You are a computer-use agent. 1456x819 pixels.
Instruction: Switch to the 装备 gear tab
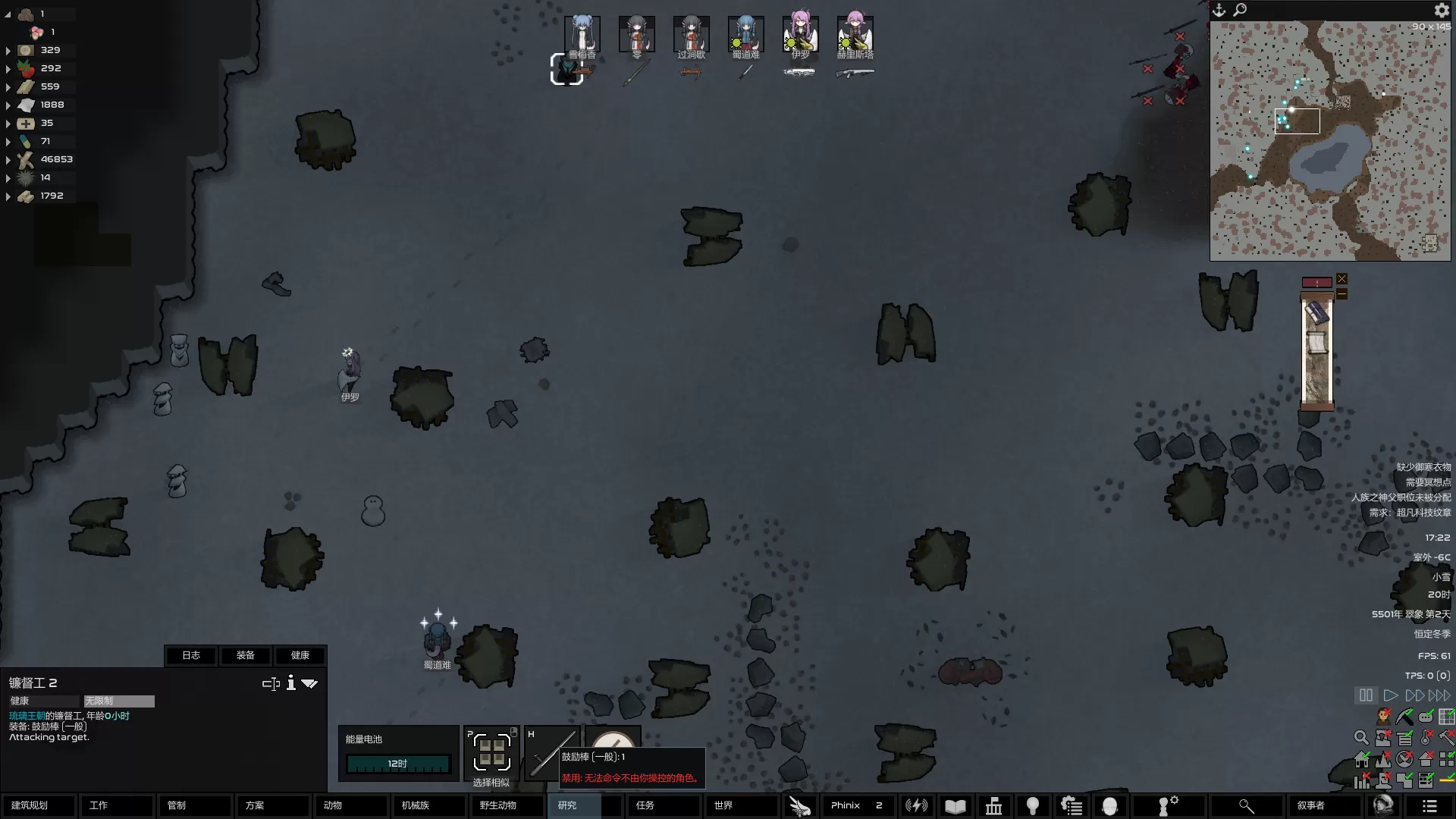point(246,655)
